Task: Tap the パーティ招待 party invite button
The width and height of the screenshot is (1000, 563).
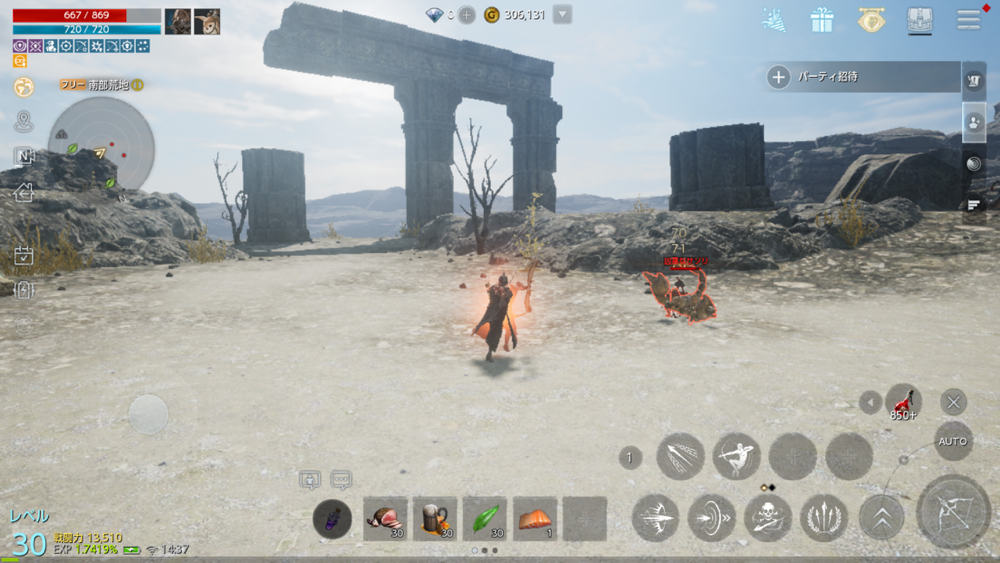Action: point(860,76)
